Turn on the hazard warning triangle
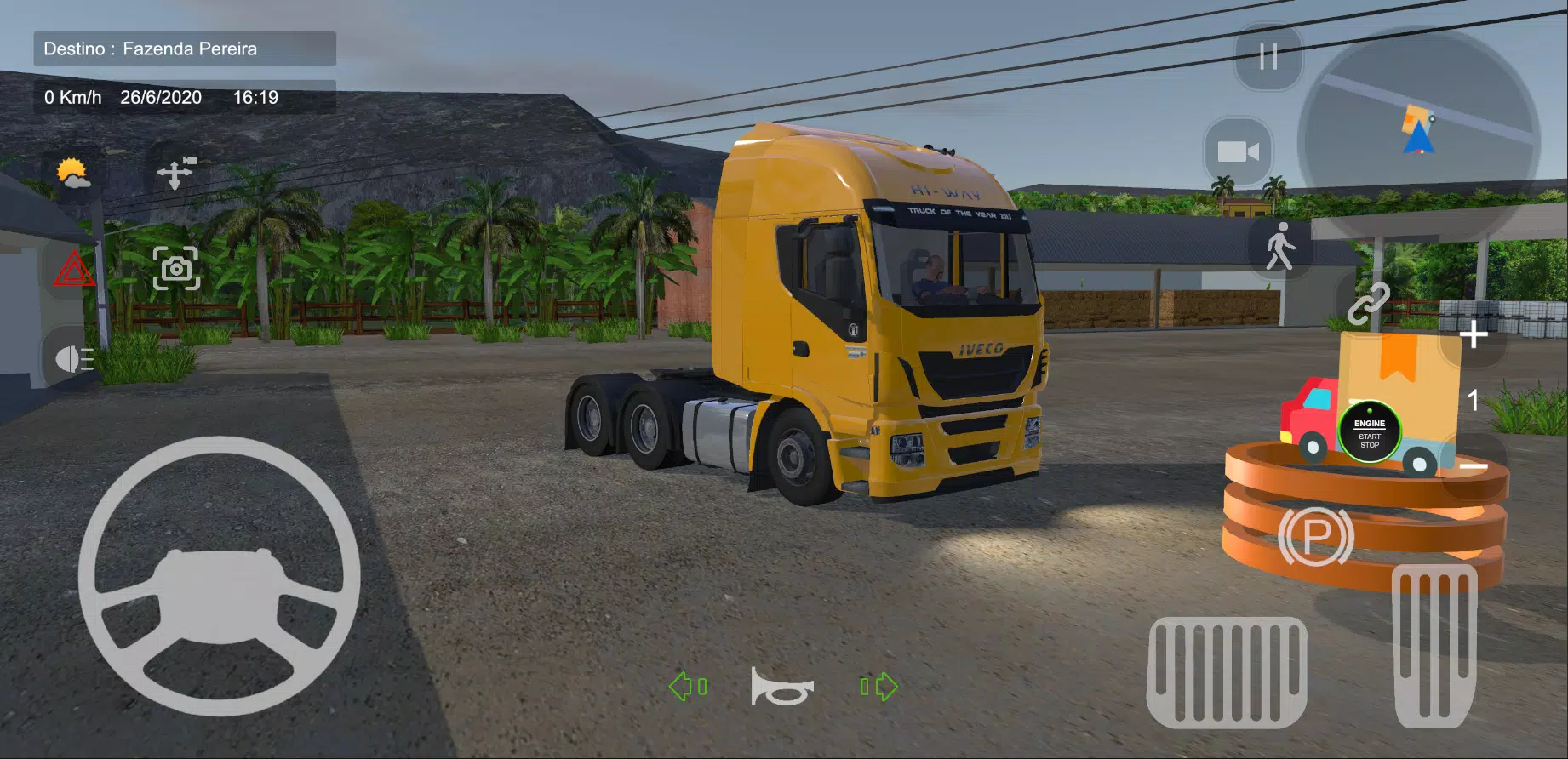The width and height of the screenshot is (1568, 759). 74,271
